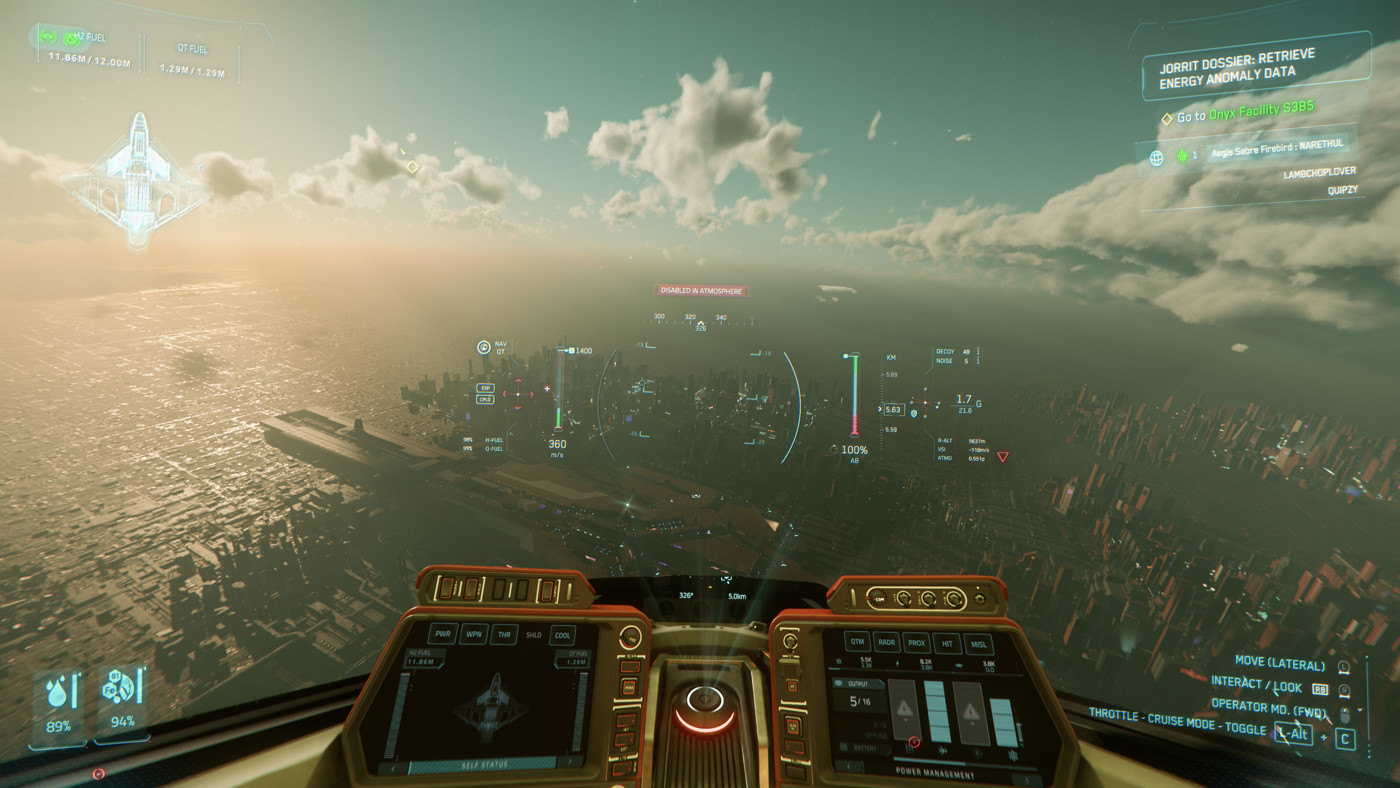The height and width of the screenshot is (788, 1400).
Task: Toggle the OUTPUT battery readout on the power MFD
Action: pyautogui.click(x=858, y=683)
